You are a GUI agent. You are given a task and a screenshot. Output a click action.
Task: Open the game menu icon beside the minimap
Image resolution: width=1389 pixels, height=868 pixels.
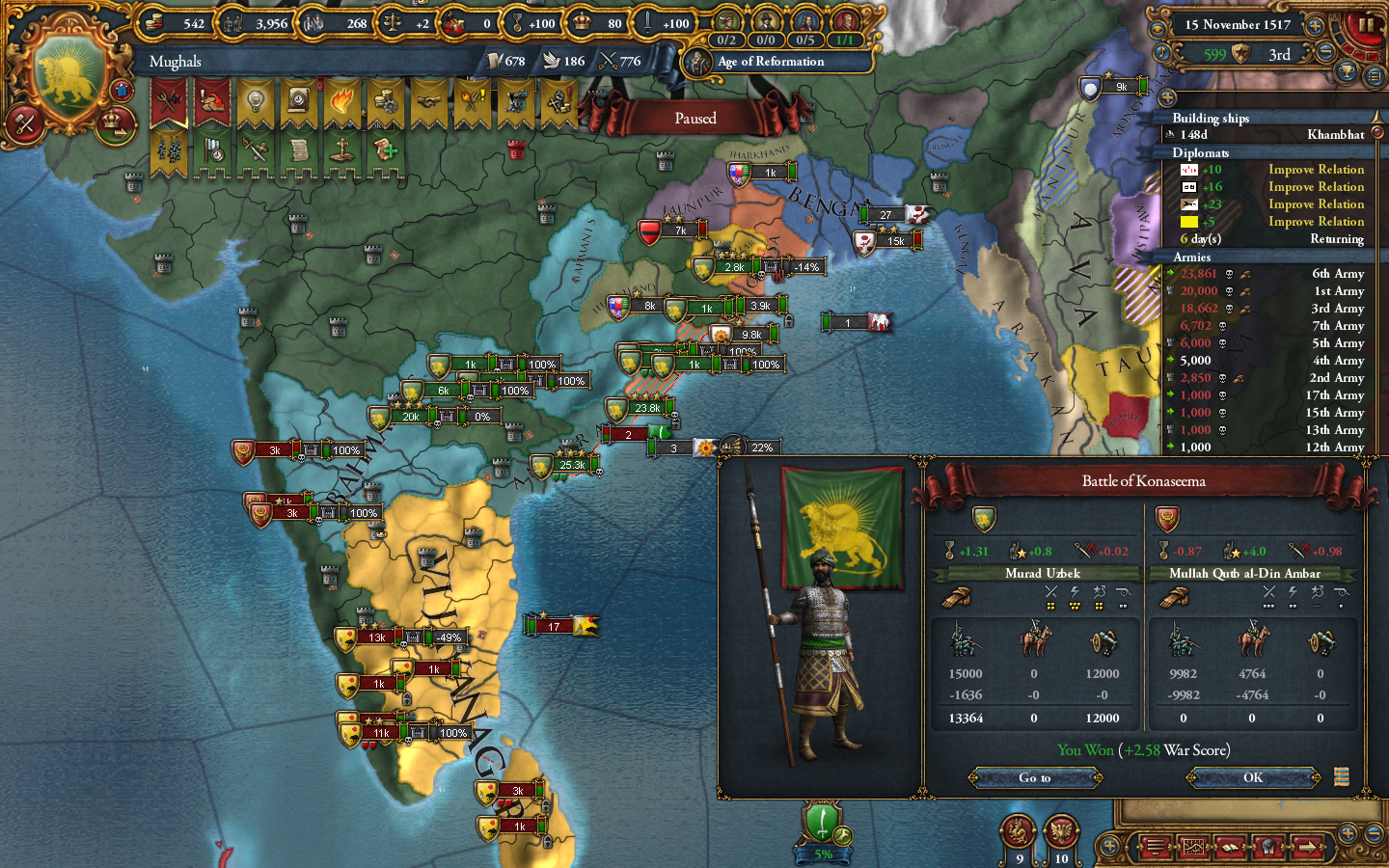[x=1157, y=848]
